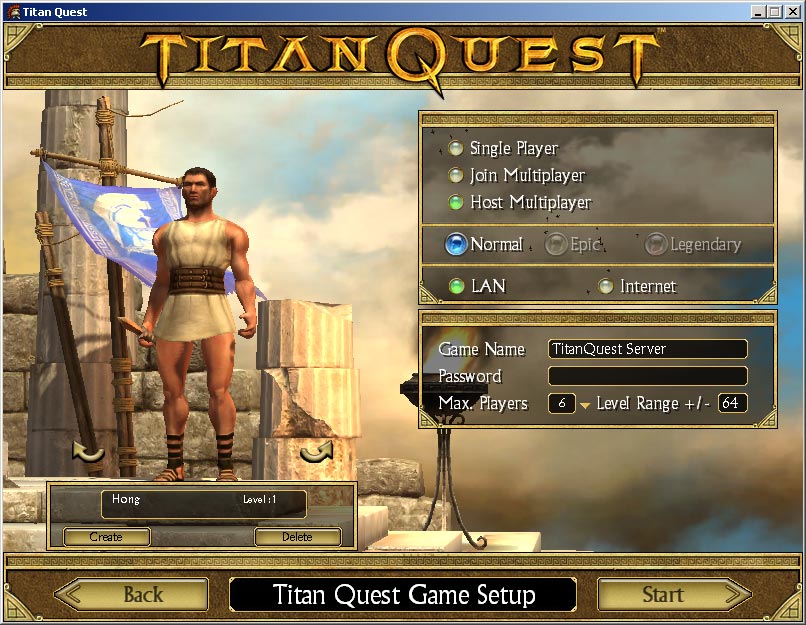Select the character Hong entry
This screenshot has width=806, height=625.
(203, 504)
